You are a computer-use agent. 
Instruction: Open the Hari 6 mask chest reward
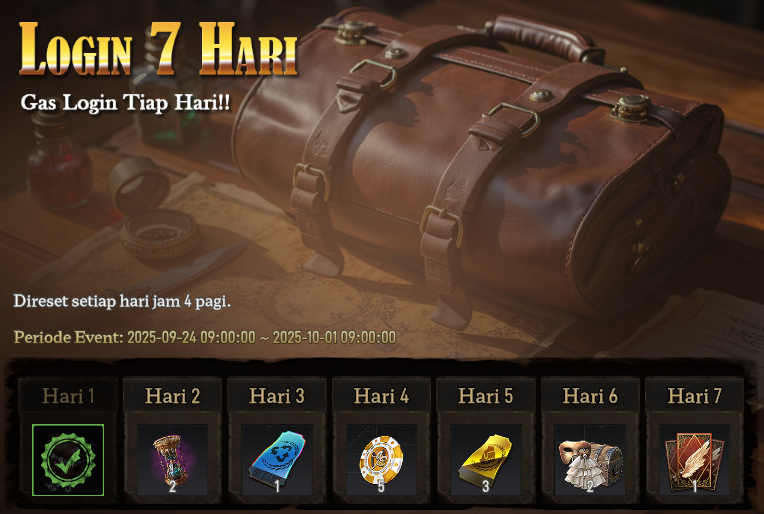point(590,460)
